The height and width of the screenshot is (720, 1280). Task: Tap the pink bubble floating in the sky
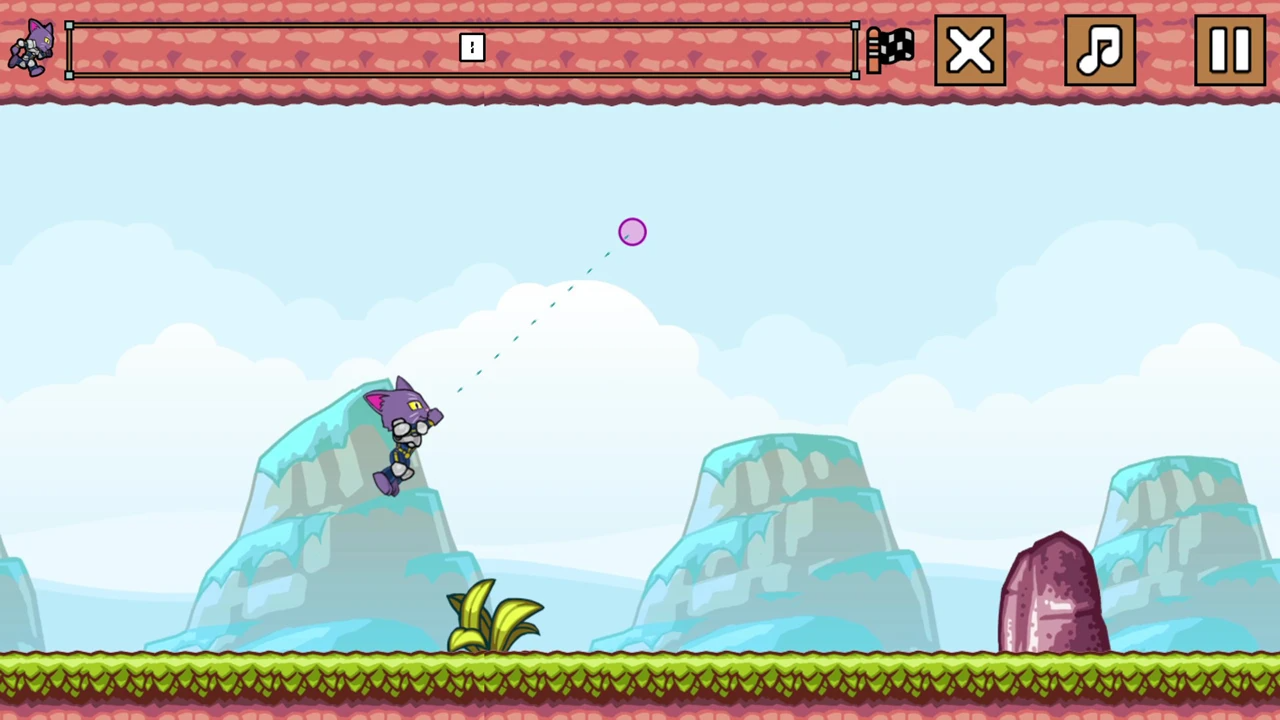(631, 232)
